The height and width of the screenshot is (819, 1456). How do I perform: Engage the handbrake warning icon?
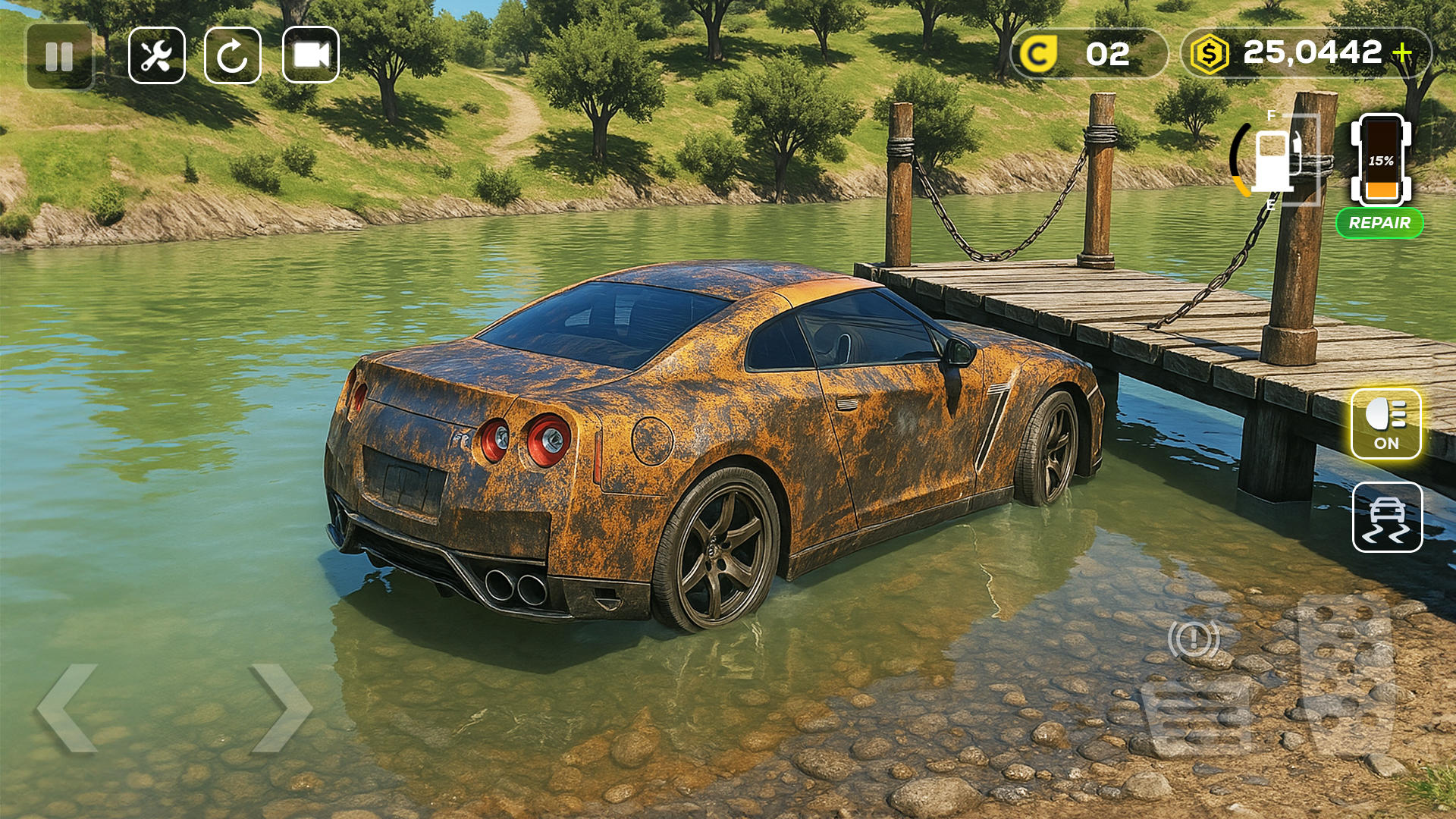1194,639
